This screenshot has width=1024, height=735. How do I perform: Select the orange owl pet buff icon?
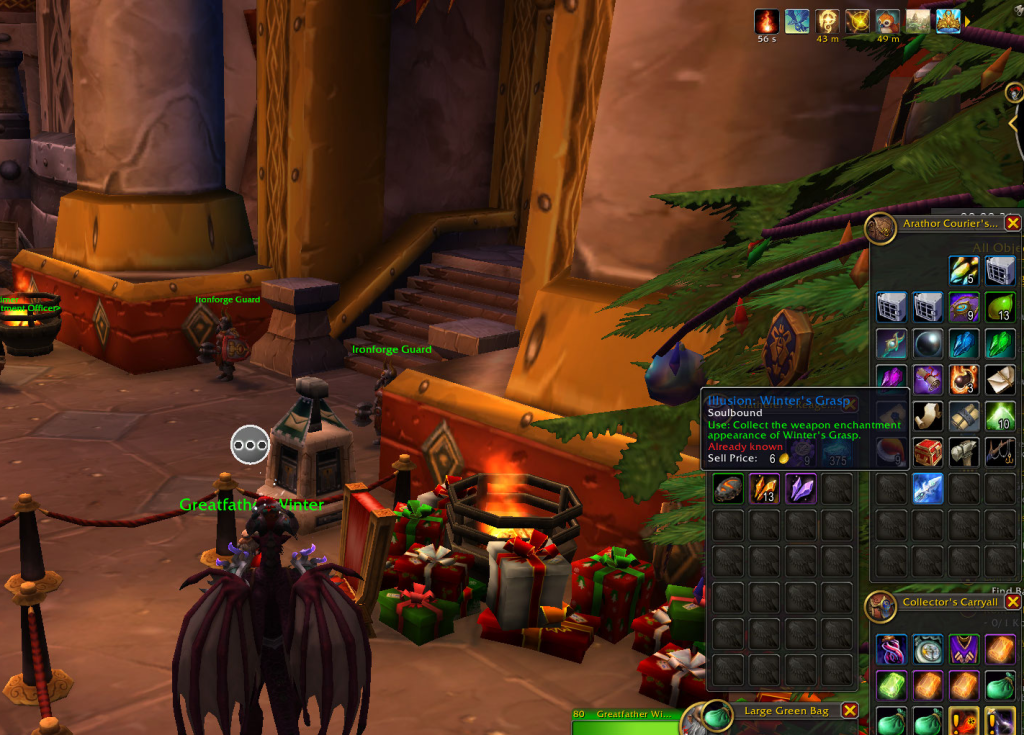[887, 21]
